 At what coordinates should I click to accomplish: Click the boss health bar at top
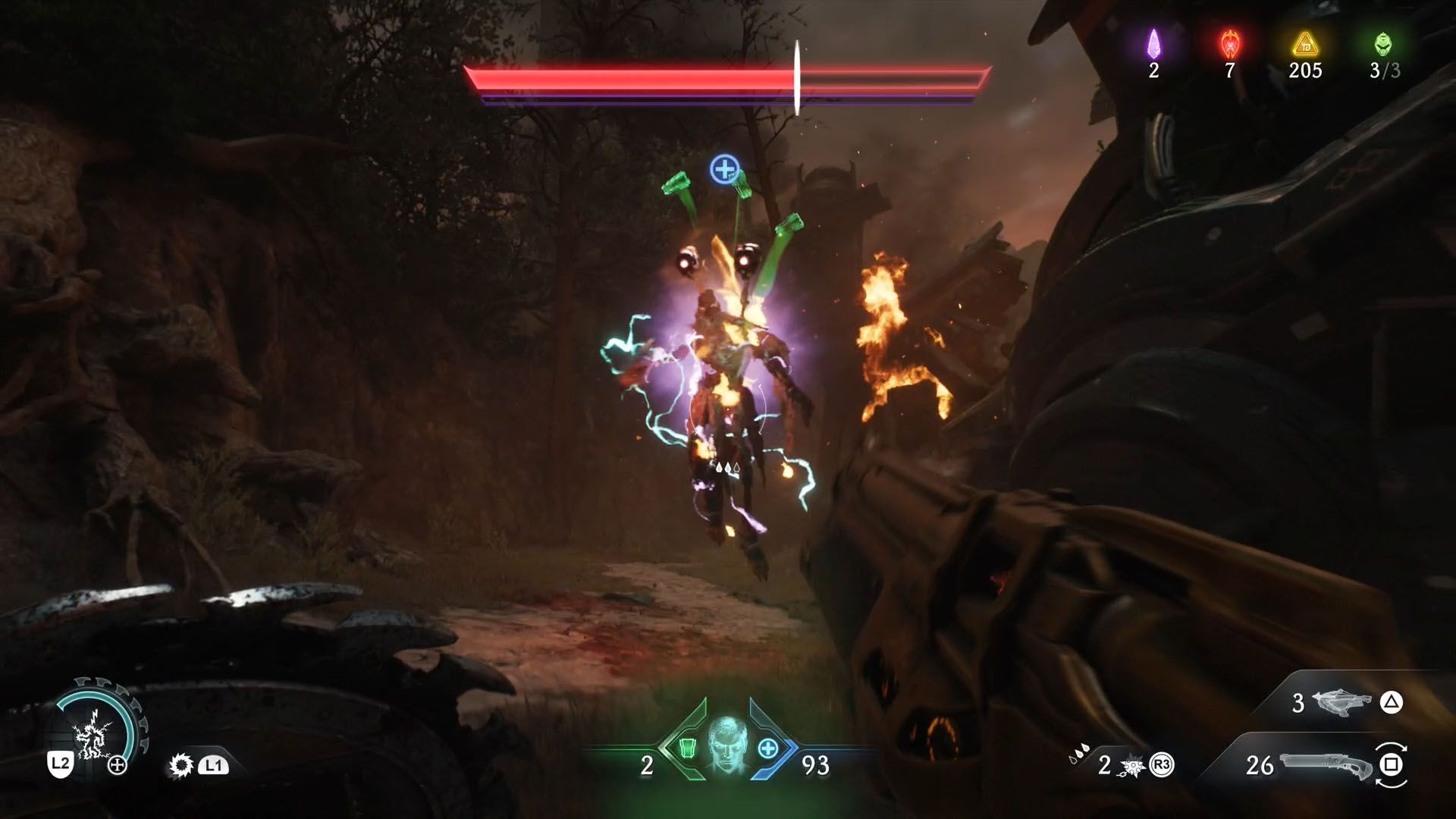728,77
